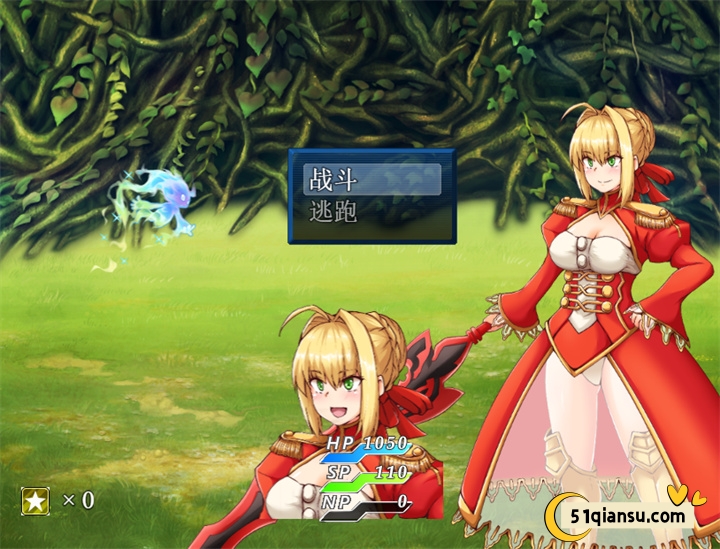720x549 pixels.
Task: Select the 战斗 (Fight) command
Action: [371, 180]
